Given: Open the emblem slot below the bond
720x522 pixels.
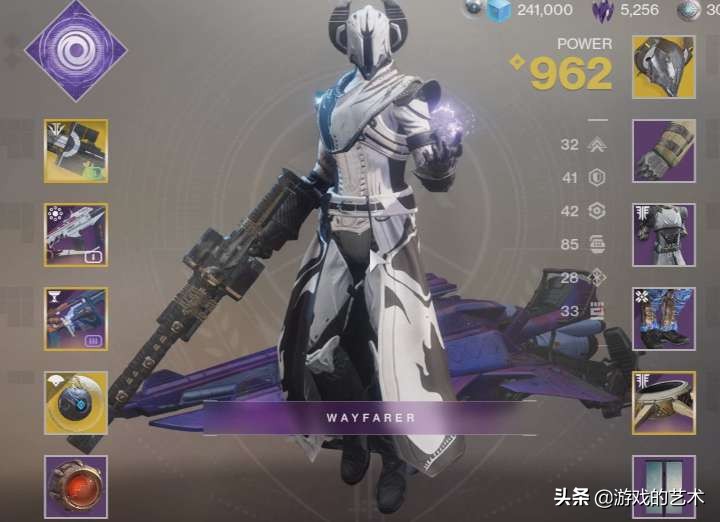Looking at the screenshot, I should click(664, 487).
